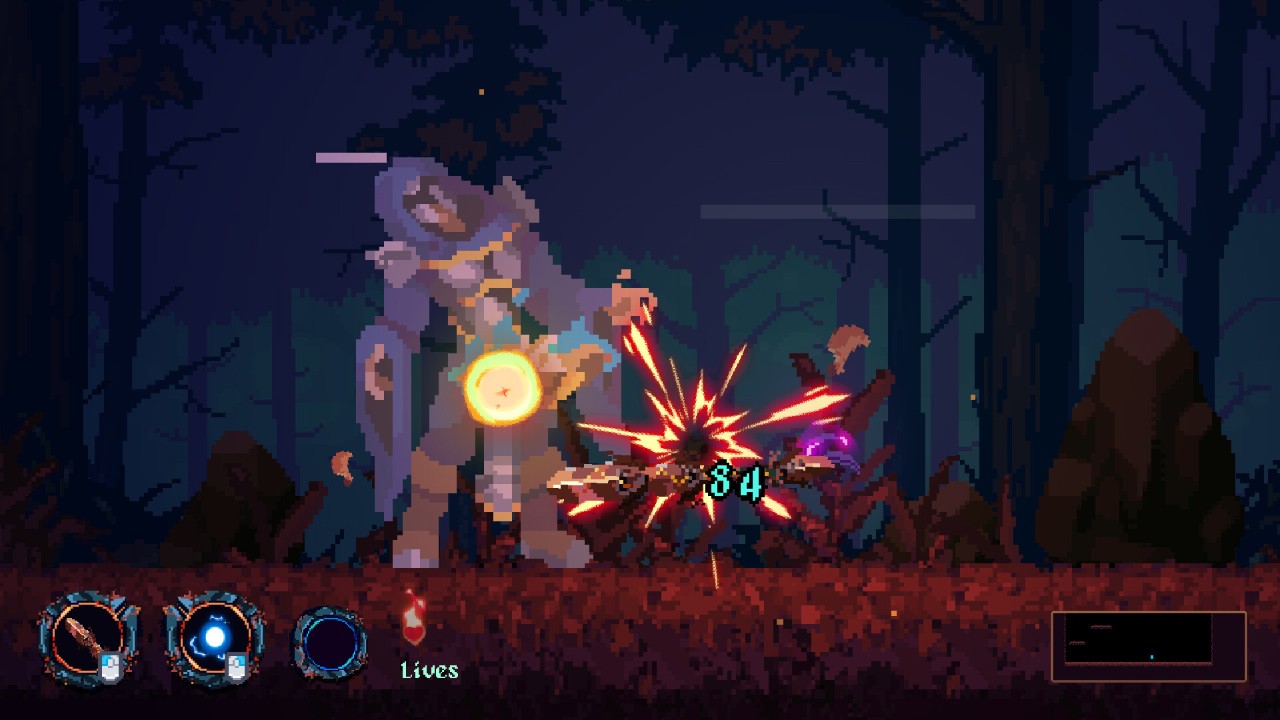This screenshot has height=720, width=1280.
Task: Open the minimap panel
Action: click(1148, 646)
